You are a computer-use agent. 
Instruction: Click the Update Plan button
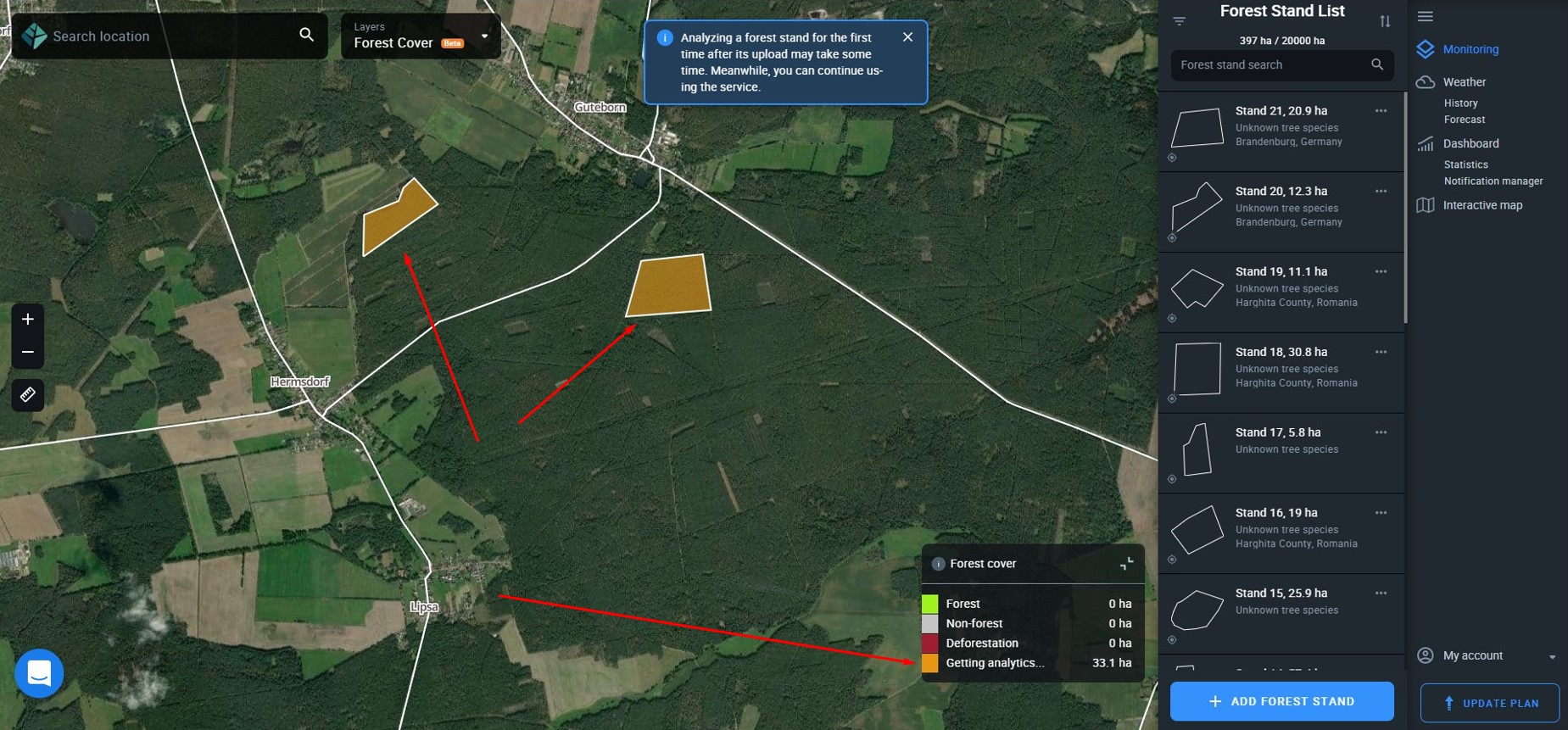[1492, 703]
